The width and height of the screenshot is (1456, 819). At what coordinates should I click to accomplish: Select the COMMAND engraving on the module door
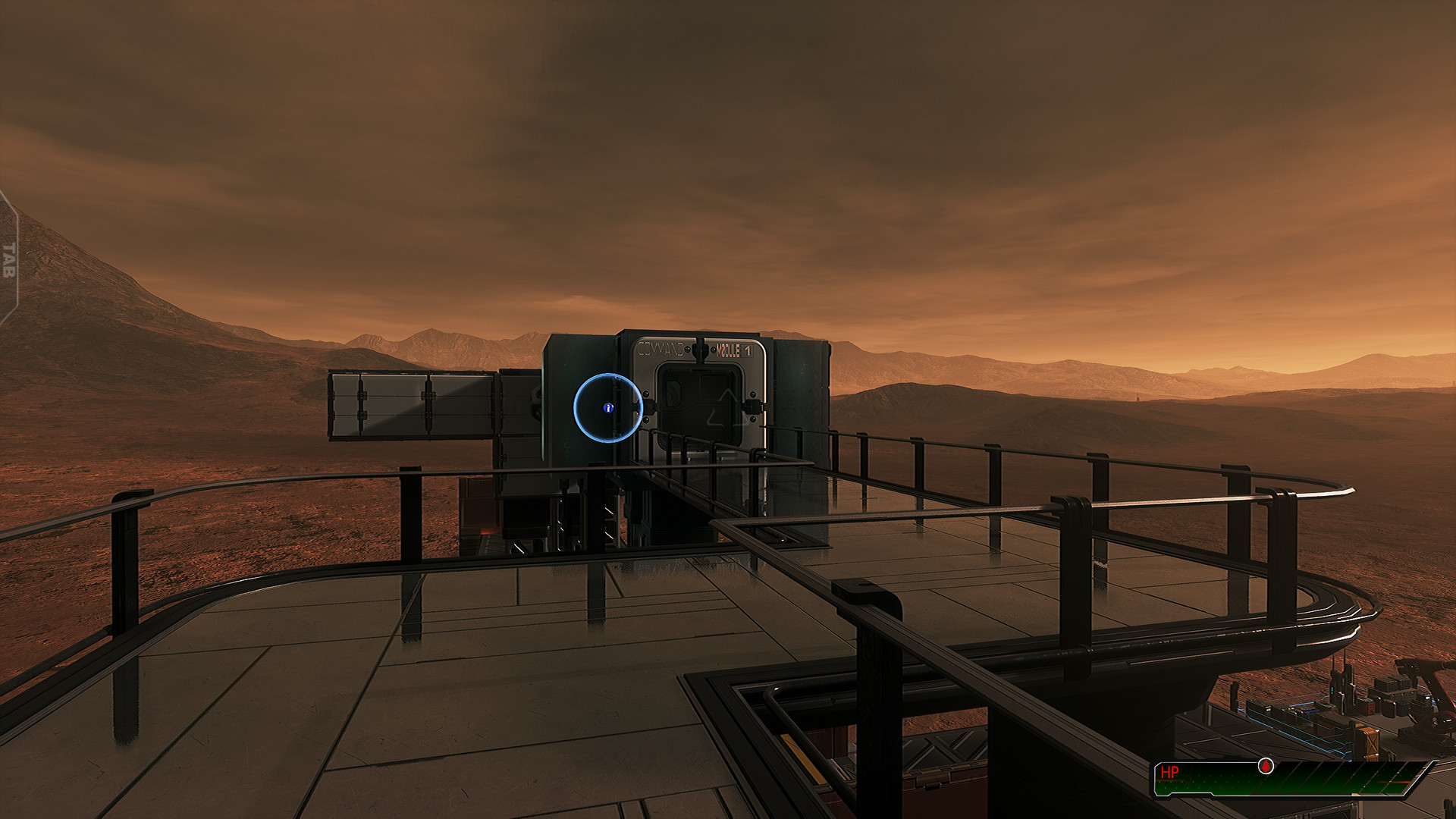click(661, 348)
